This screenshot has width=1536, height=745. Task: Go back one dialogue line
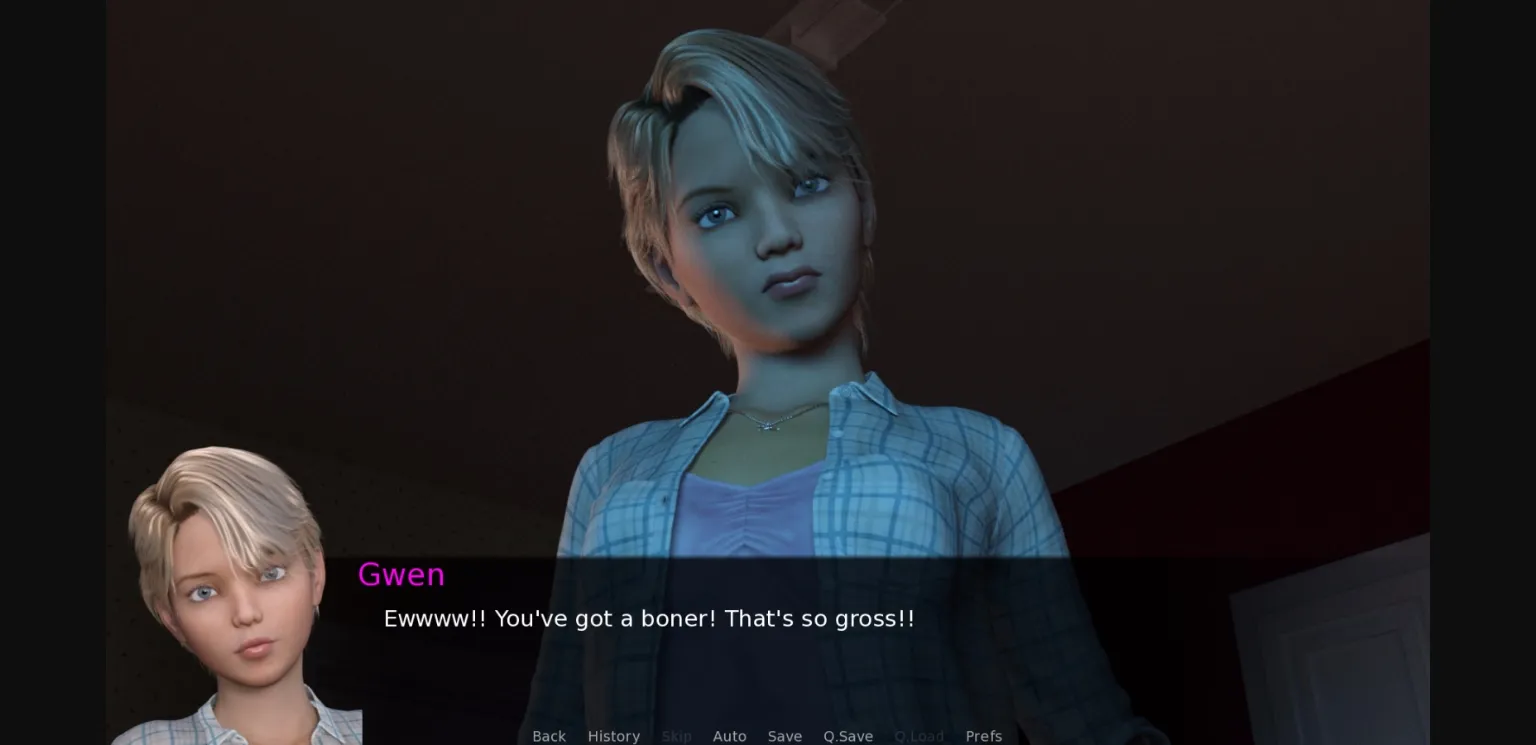click(549, 736)
